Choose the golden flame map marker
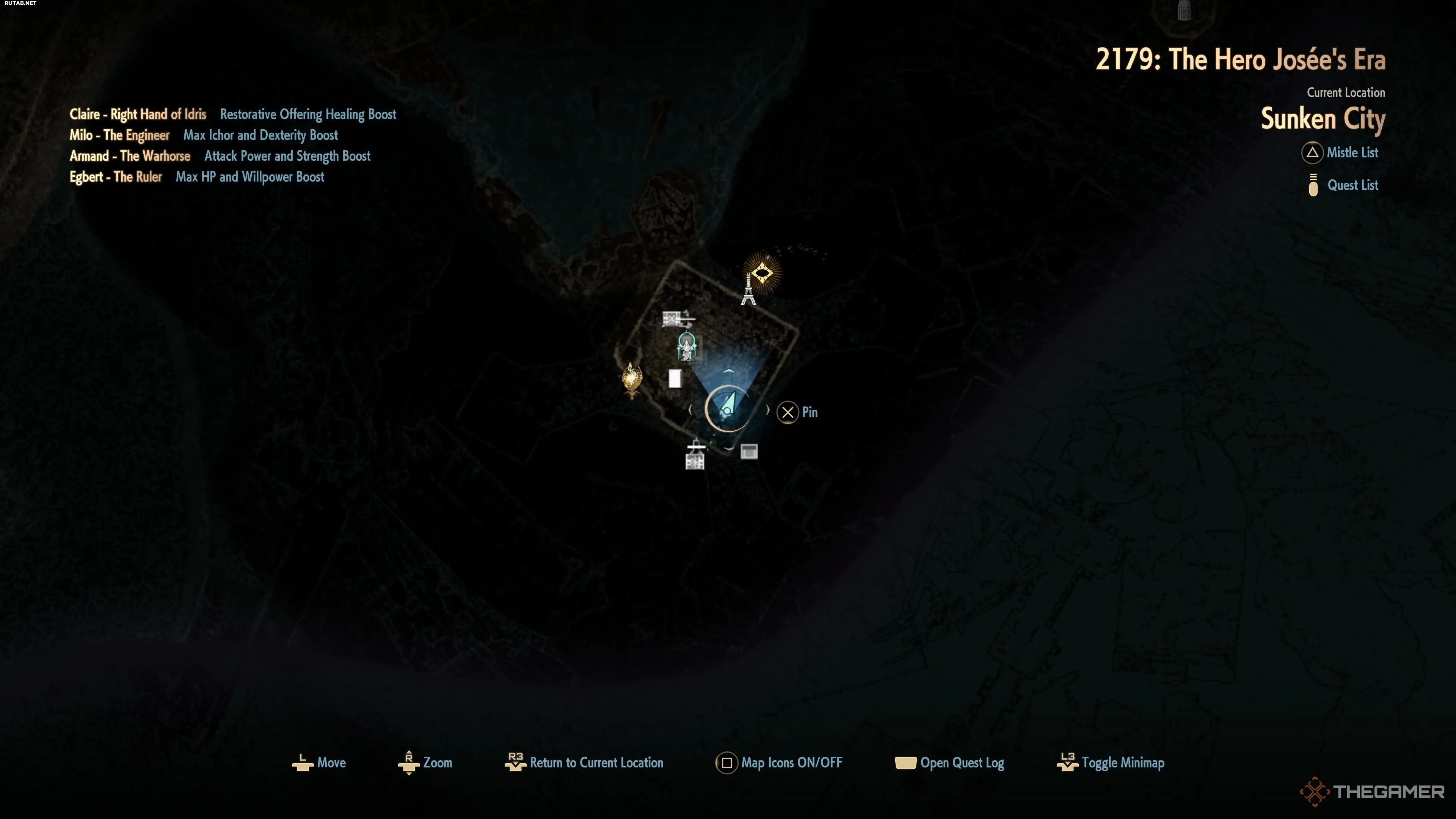The width and height of the screenshot is (1456, 819). pyautogui.click(x=631, y=380)
